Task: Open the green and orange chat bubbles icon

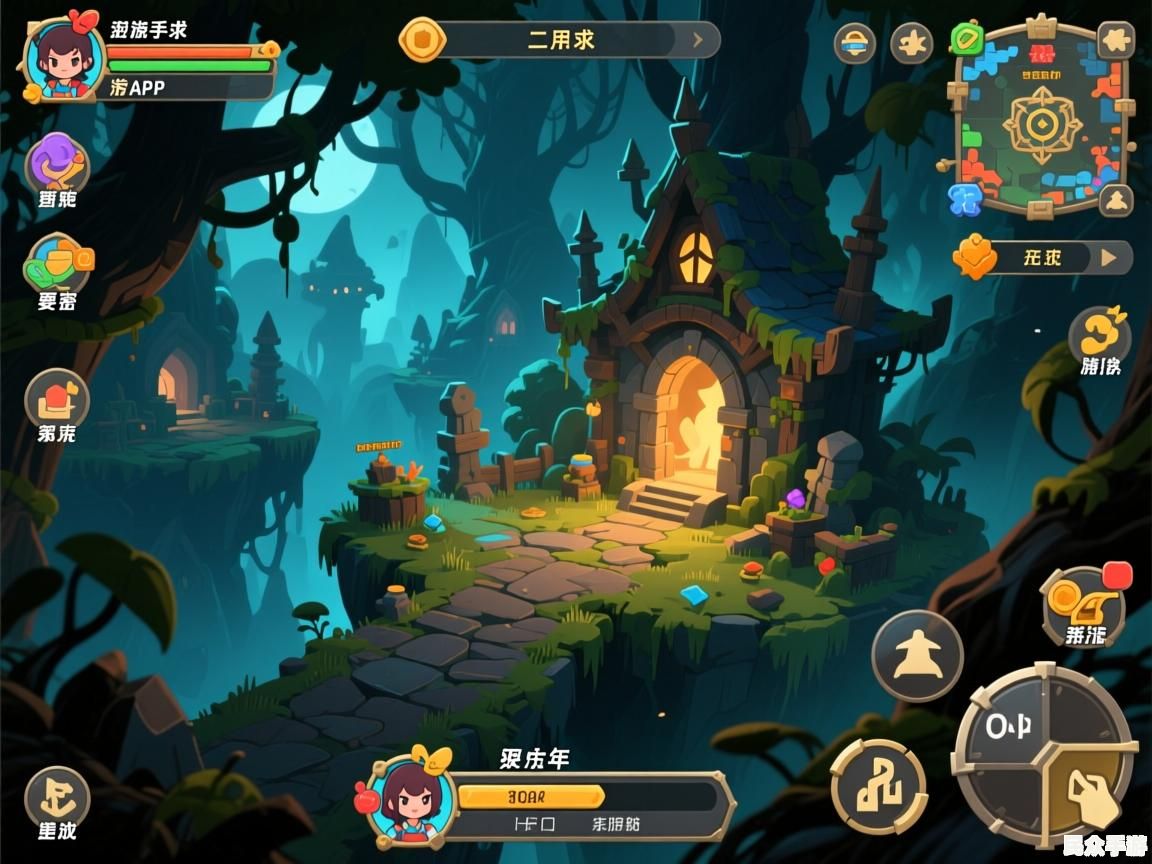Action: [59, 264]
